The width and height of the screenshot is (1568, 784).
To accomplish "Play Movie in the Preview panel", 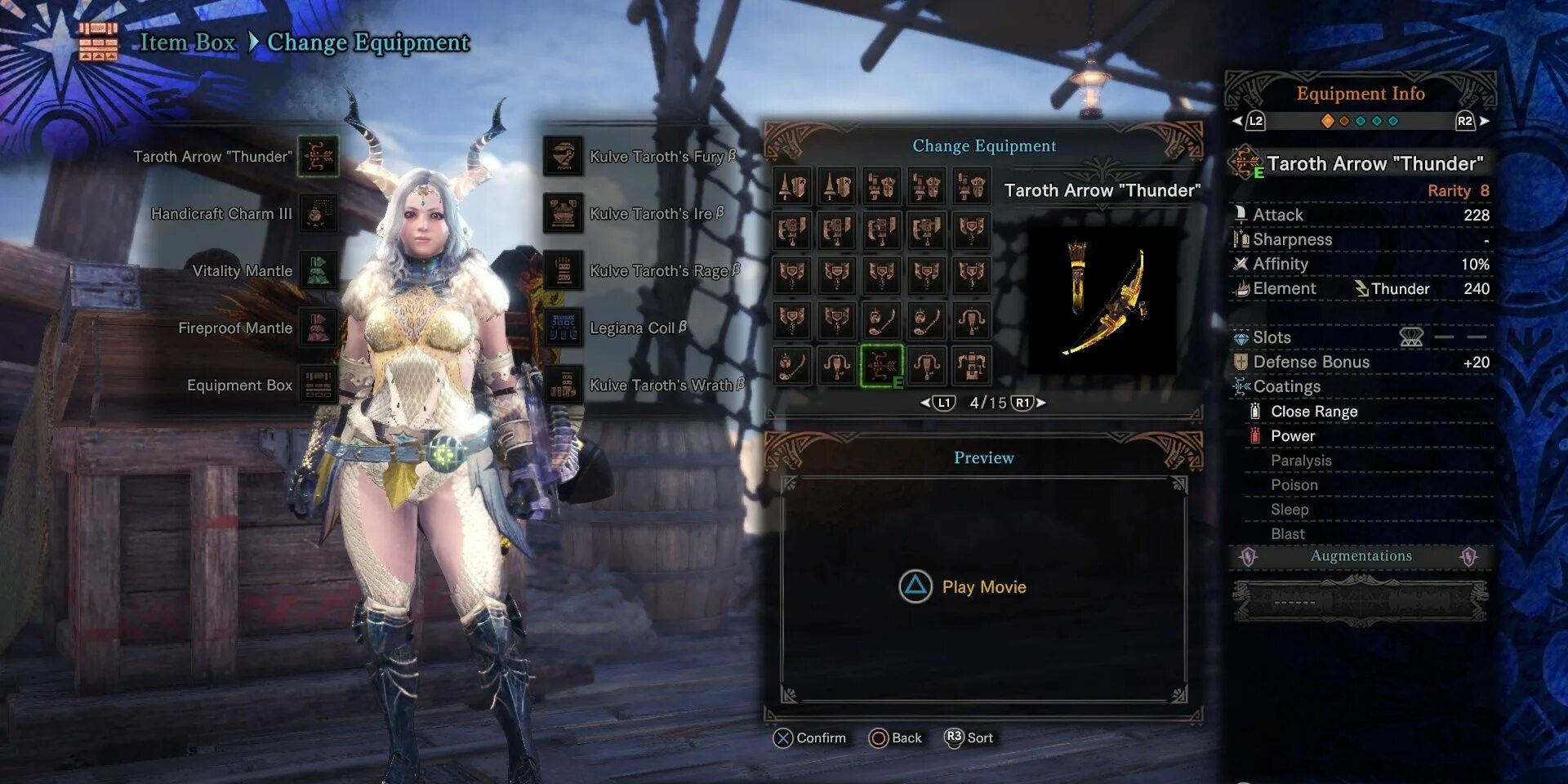I will (x=963, y=586).
